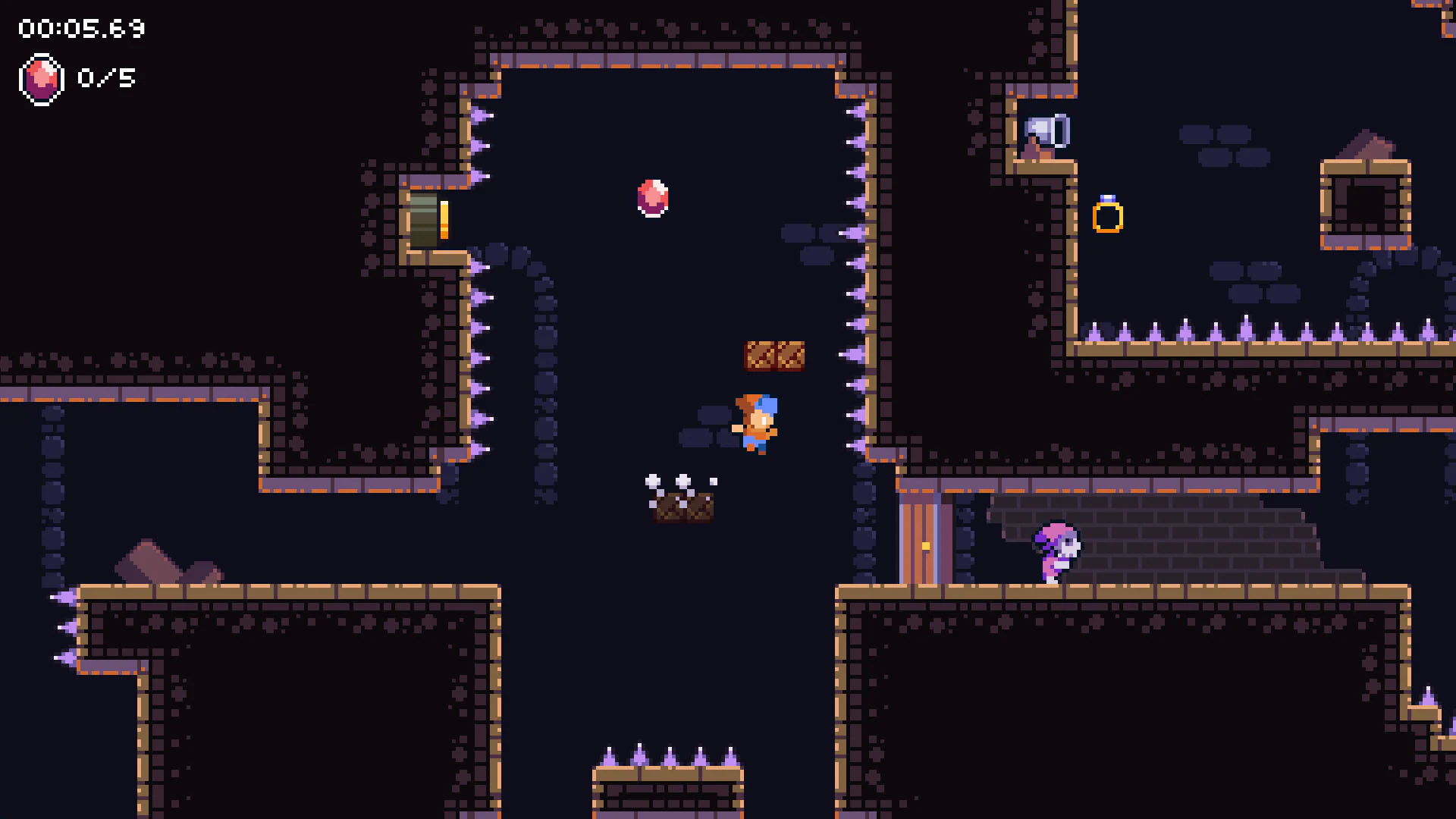This screenshot has width=1456, height=819.
Task: Select the cracked wooden crate
Action: pyautogui.click(x=775, y=356)
